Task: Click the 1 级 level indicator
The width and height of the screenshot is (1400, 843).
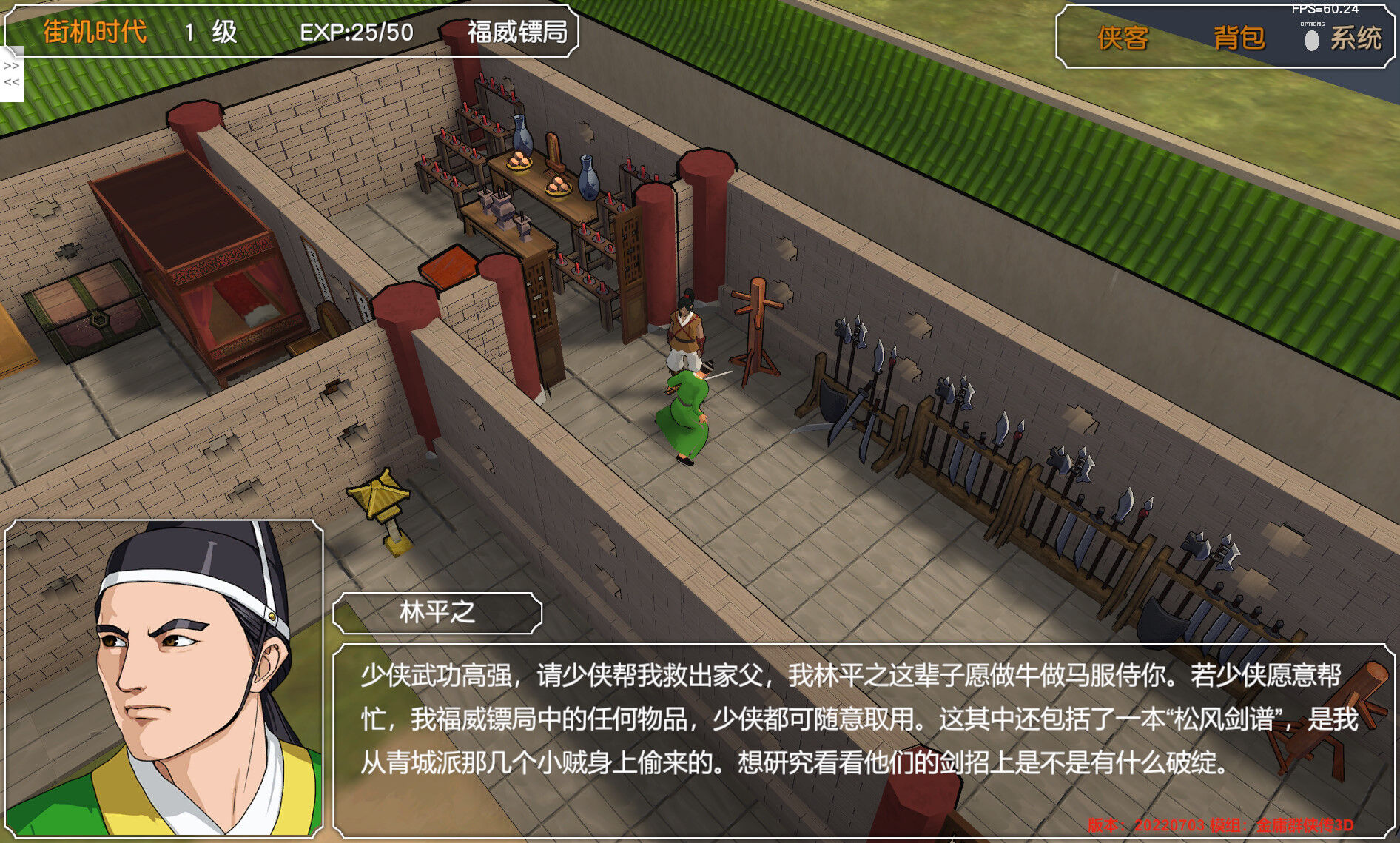Action: click(x=207, y=33)
